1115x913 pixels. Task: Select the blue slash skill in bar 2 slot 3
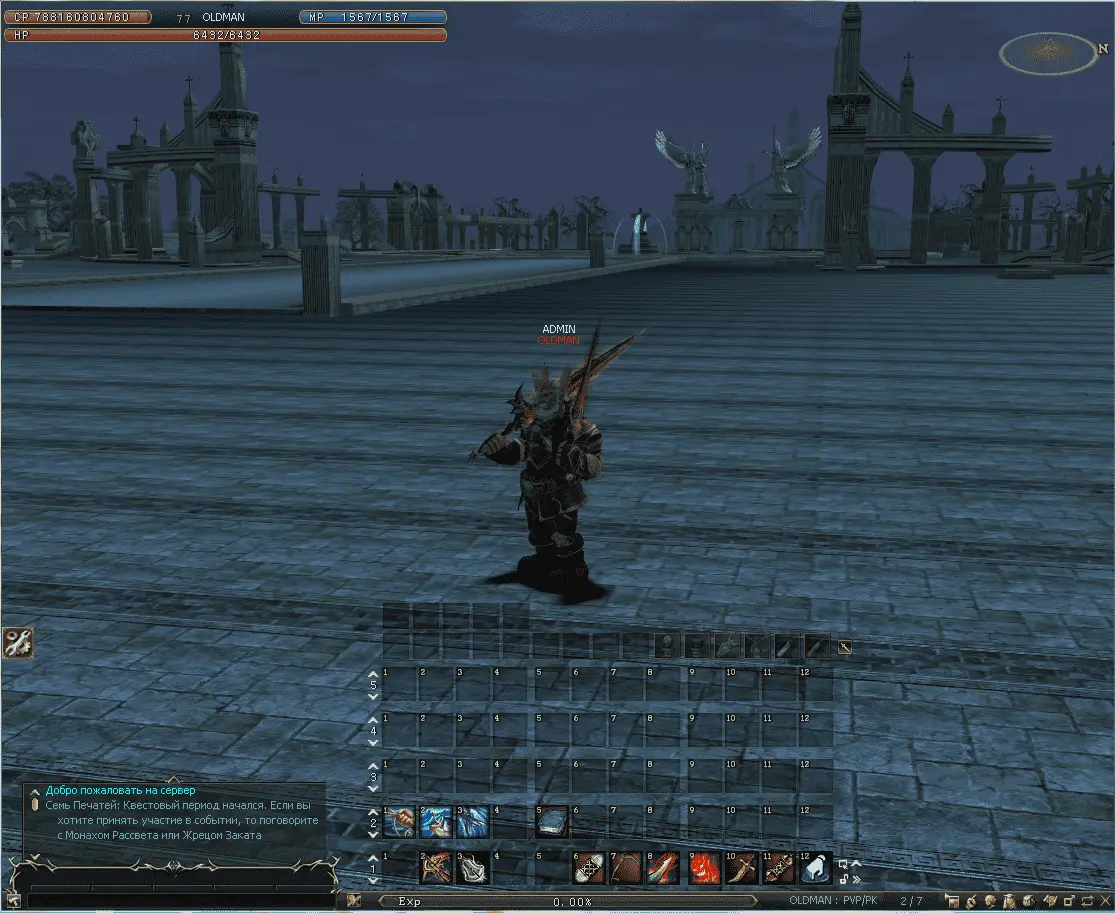click(x=473, y=822)
